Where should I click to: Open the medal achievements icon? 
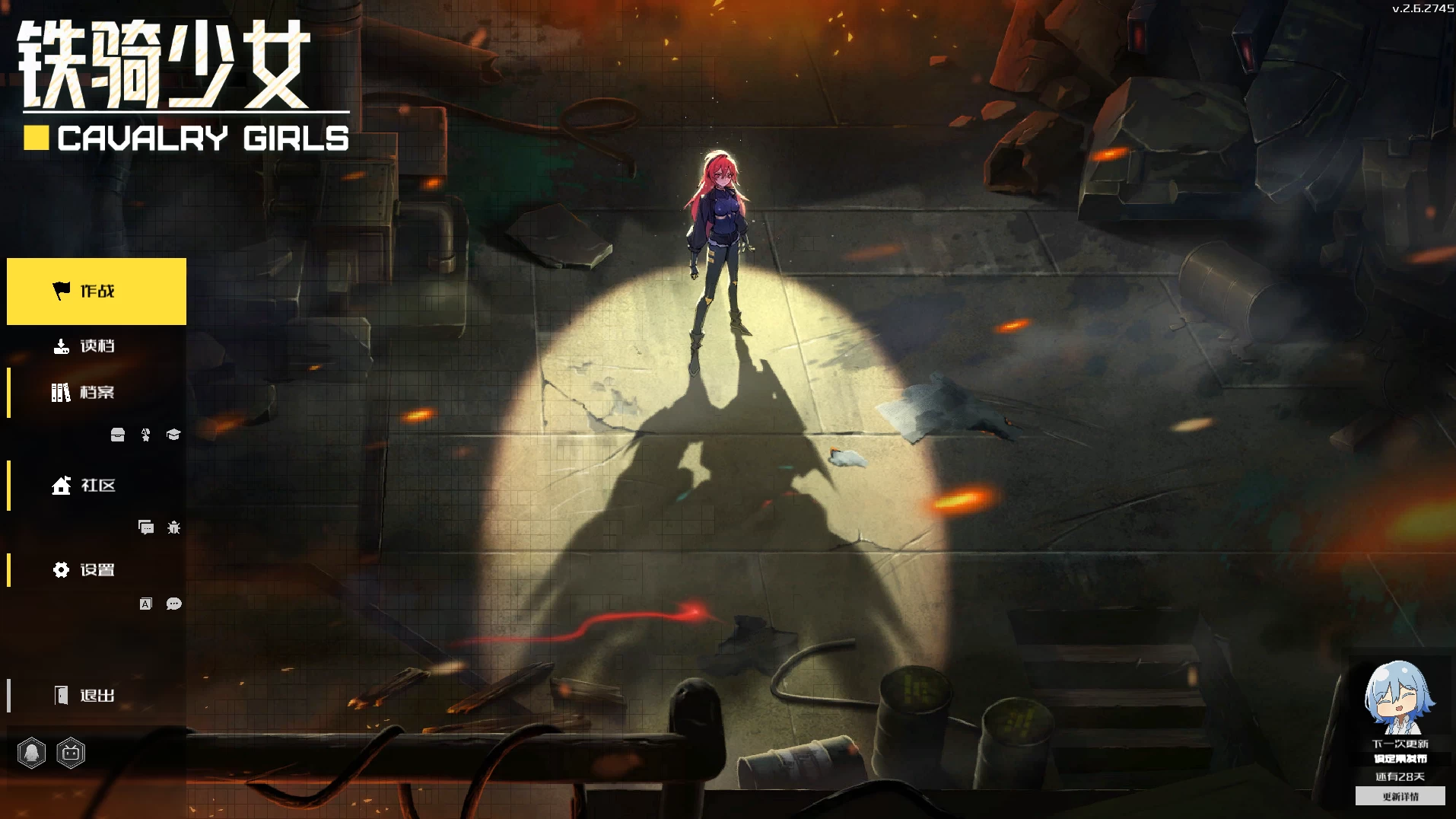(146, 435)
